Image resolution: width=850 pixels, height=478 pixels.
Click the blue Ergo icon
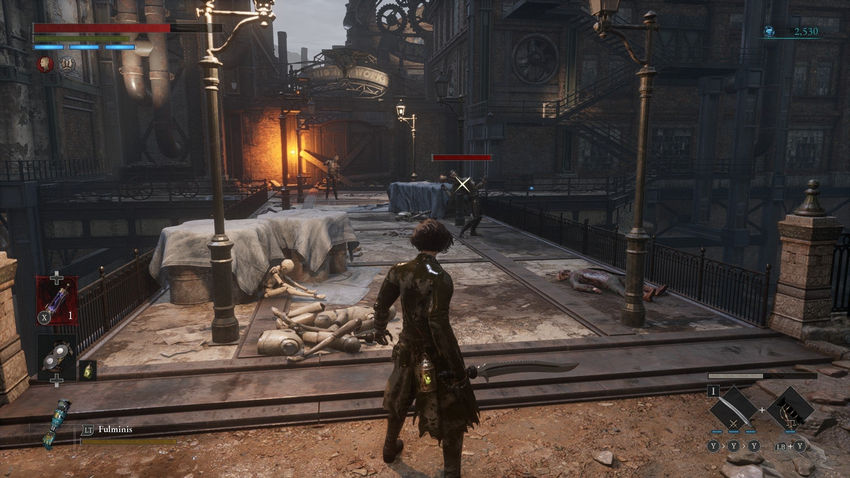[769, 32]
